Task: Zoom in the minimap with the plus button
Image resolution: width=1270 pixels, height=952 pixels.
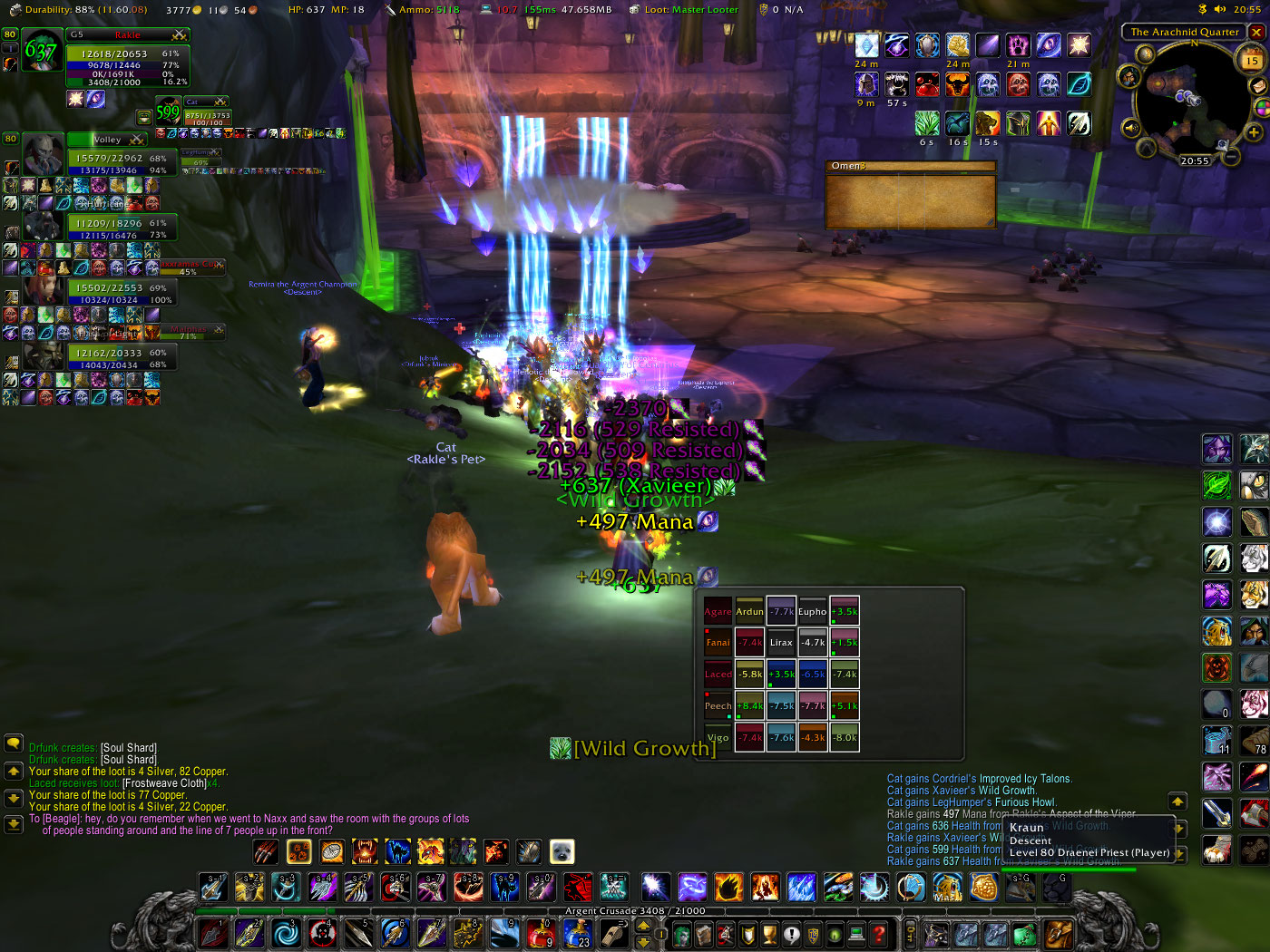Action: [x=1254, y=132]
